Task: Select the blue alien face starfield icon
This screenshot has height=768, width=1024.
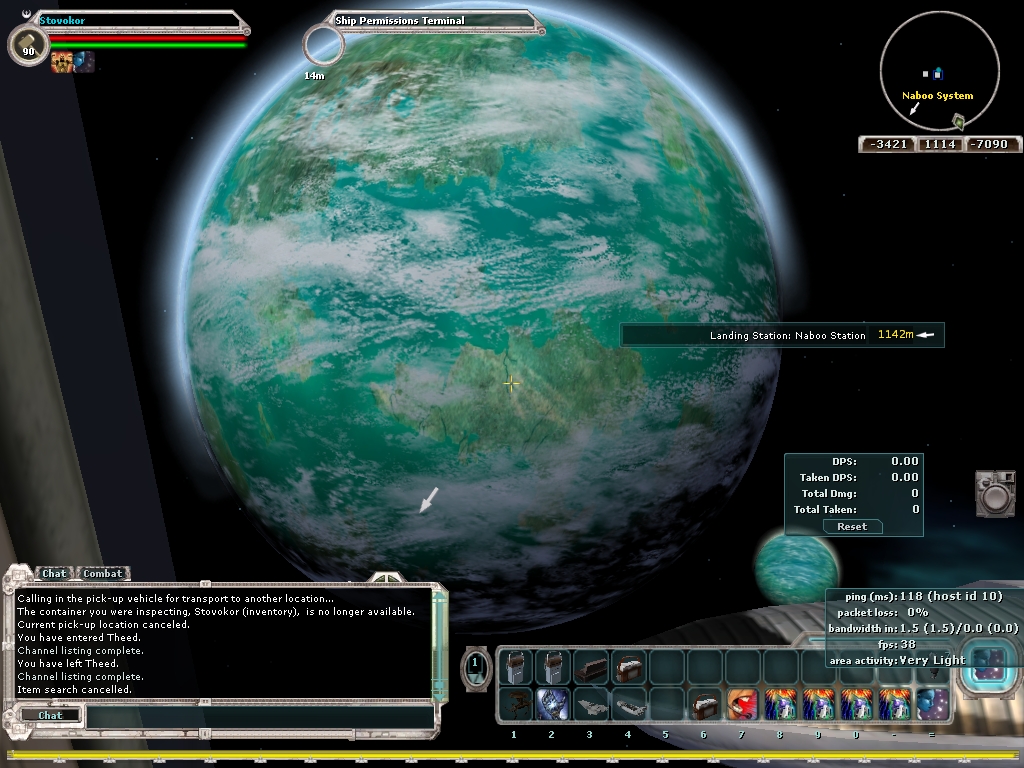Action: click(x=931, y=704)
